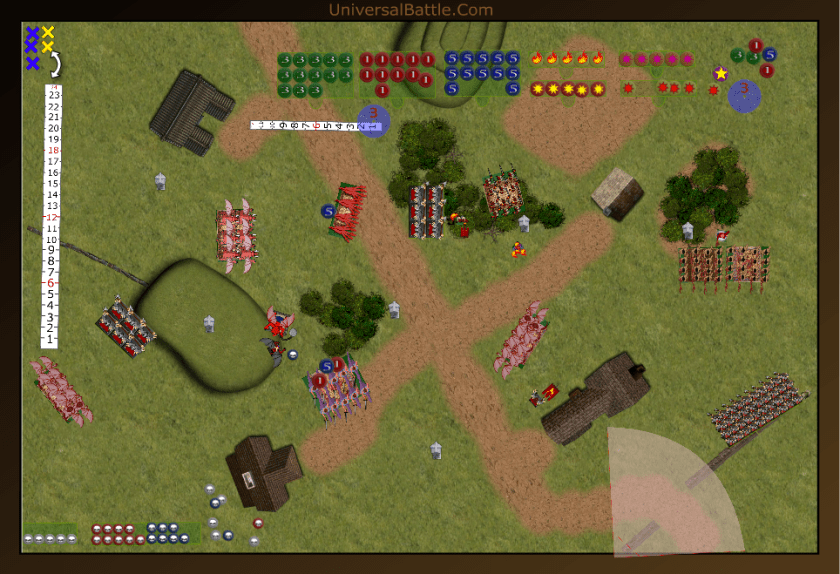The height and width of the screenshot is (574, 840).
Task: Click the UniversalBattle.Com title text
Action: click(x=410, y=10)
